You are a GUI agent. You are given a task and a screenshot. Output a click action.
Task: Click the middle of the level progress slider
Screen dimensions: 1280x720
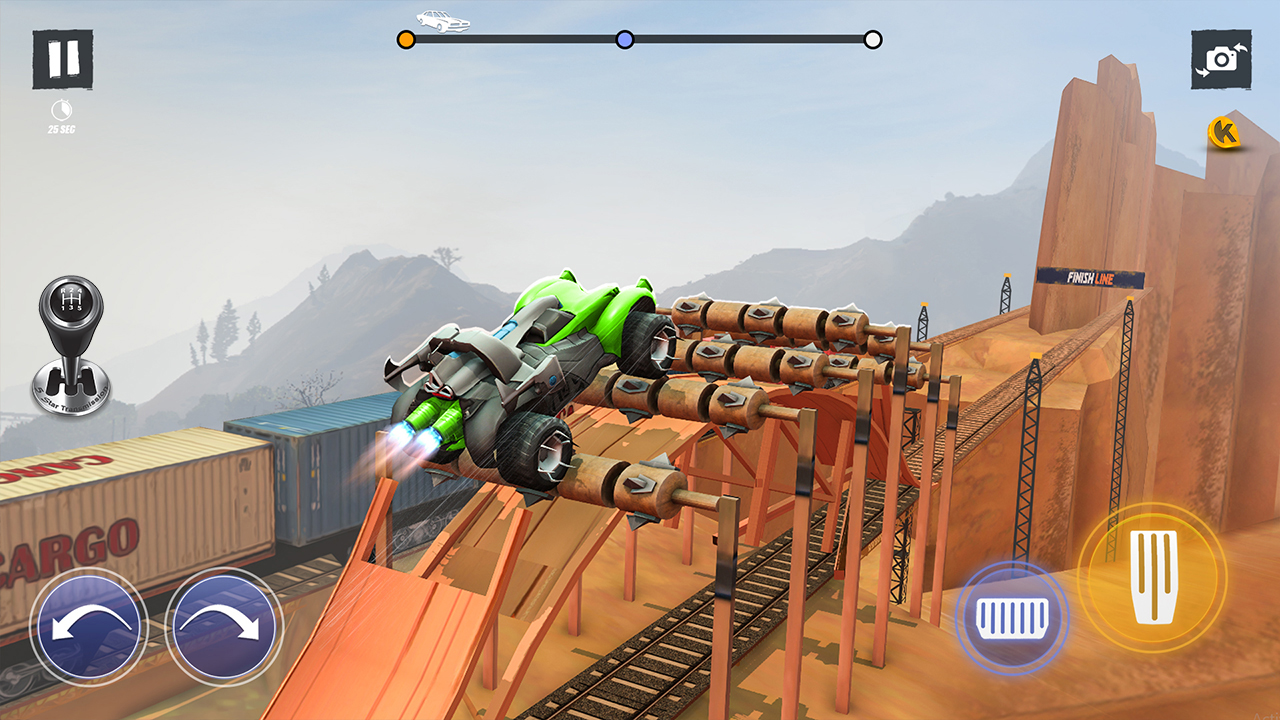pyautogui.click(x=640, y=38)
